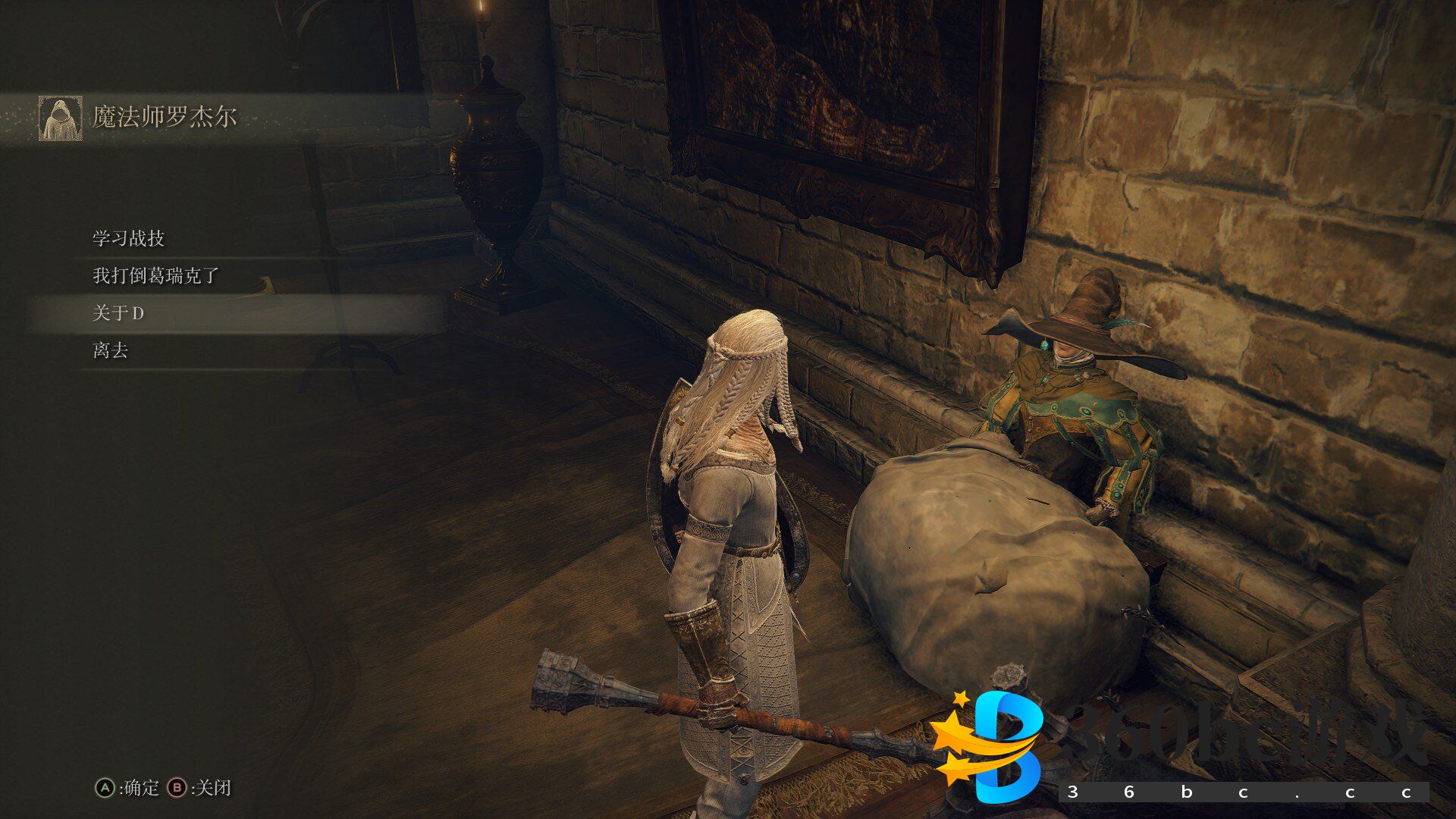The image size is (1456, 819).
Task: Select the 学习战技 dialogue option
Action: tap(129, 238)
